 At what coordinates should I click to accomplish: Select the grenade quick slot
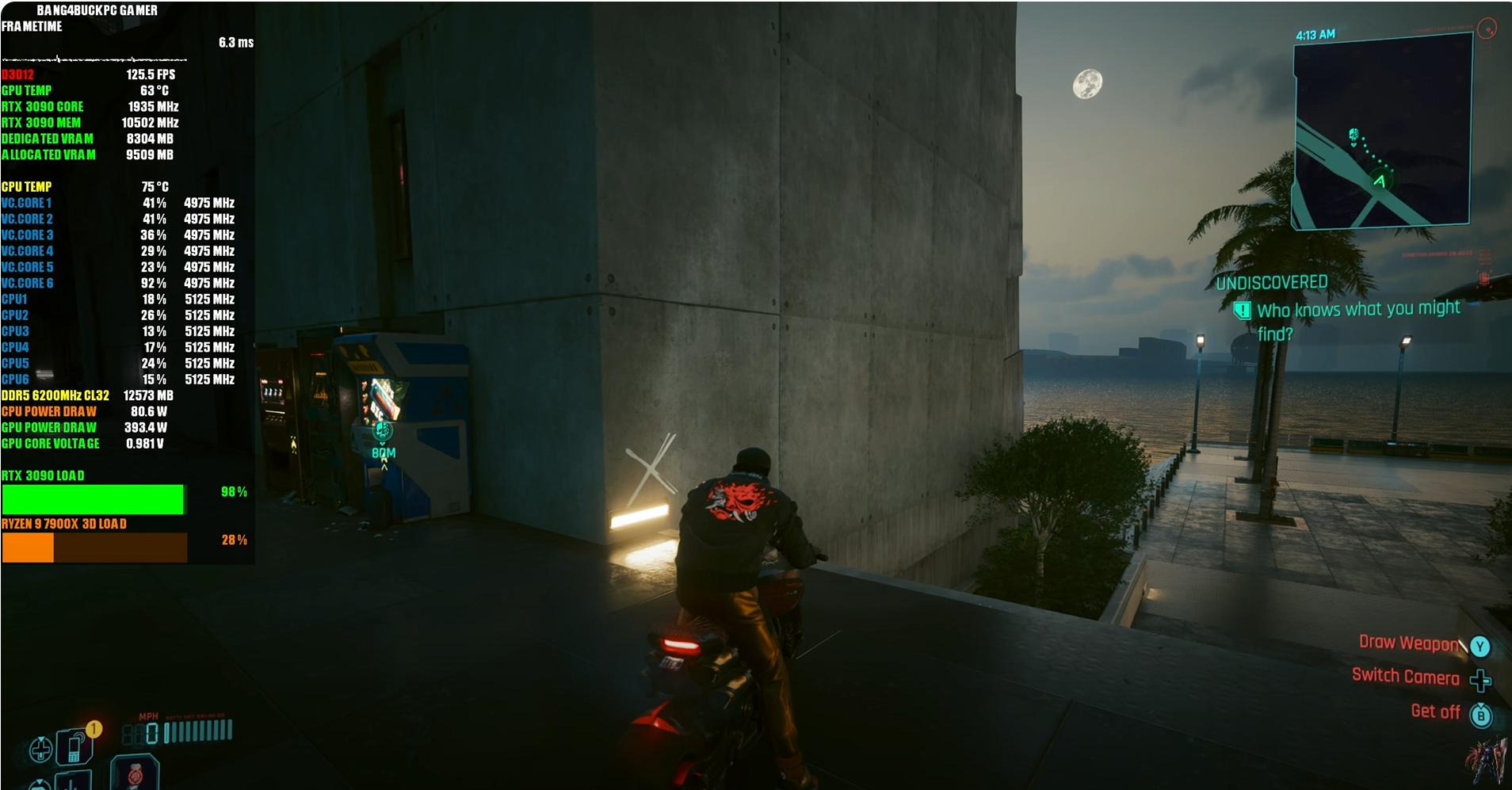pos(135,773)
